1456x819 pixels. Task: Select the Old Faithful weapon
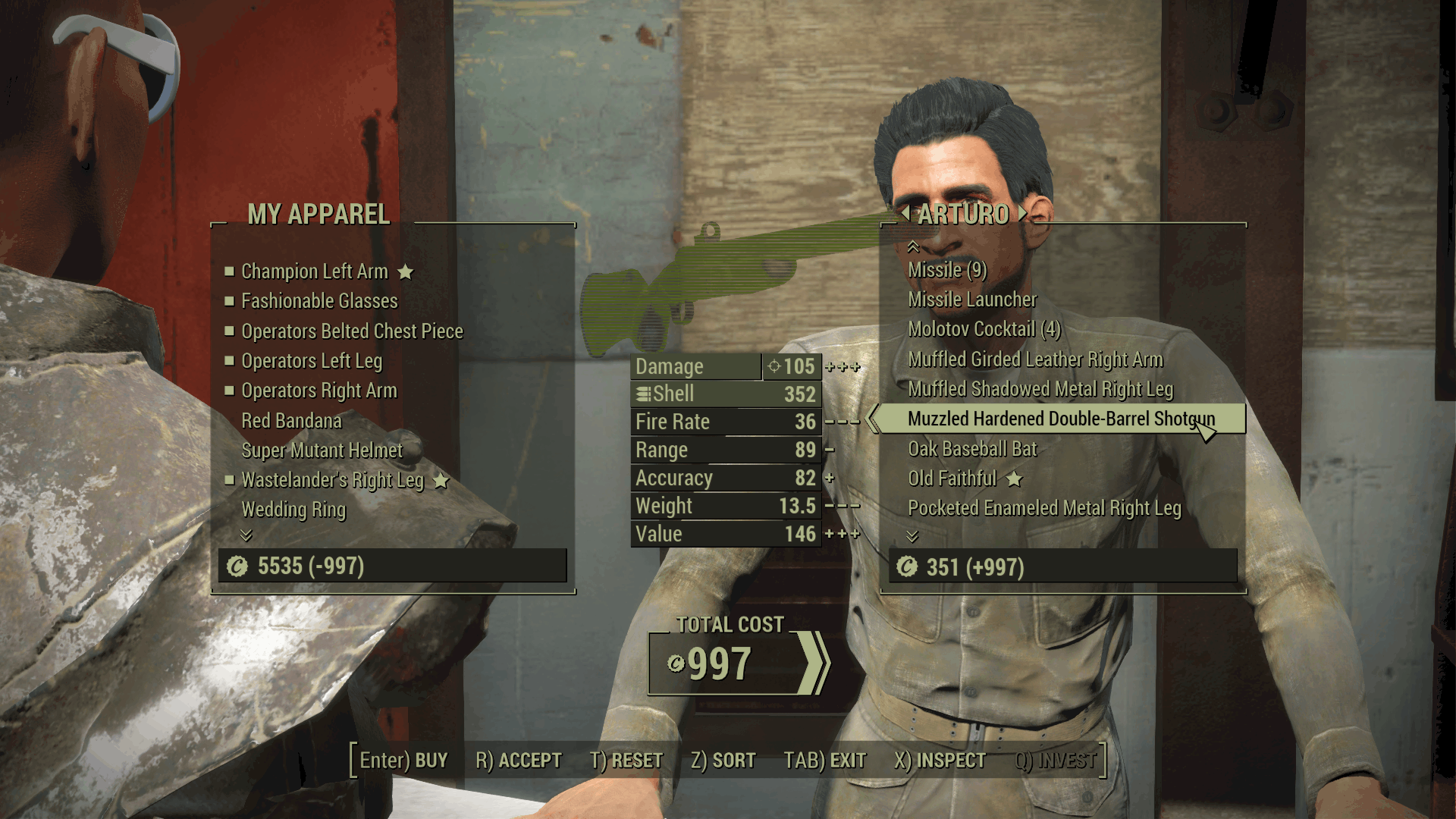952,479
